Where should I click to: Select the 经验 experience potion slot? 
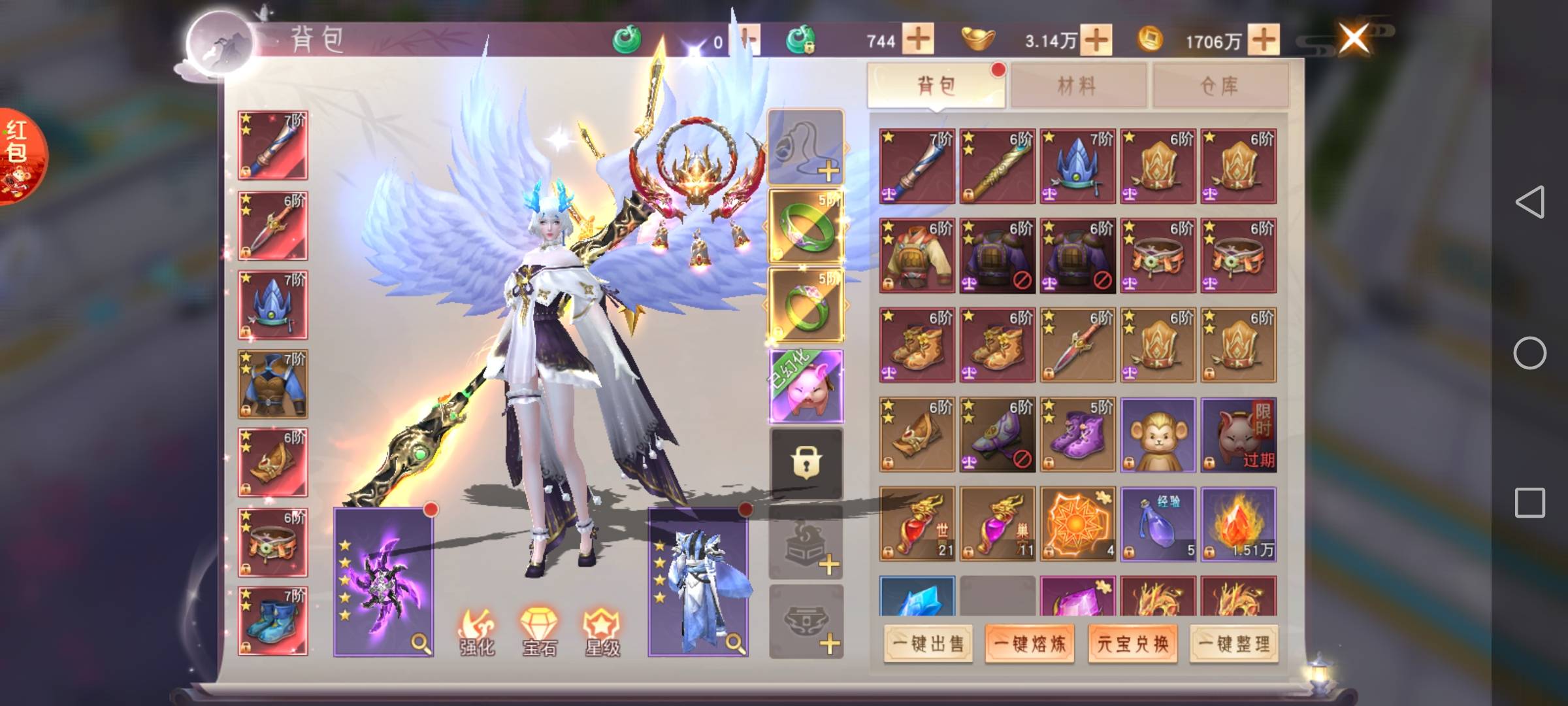[1157, 524]
